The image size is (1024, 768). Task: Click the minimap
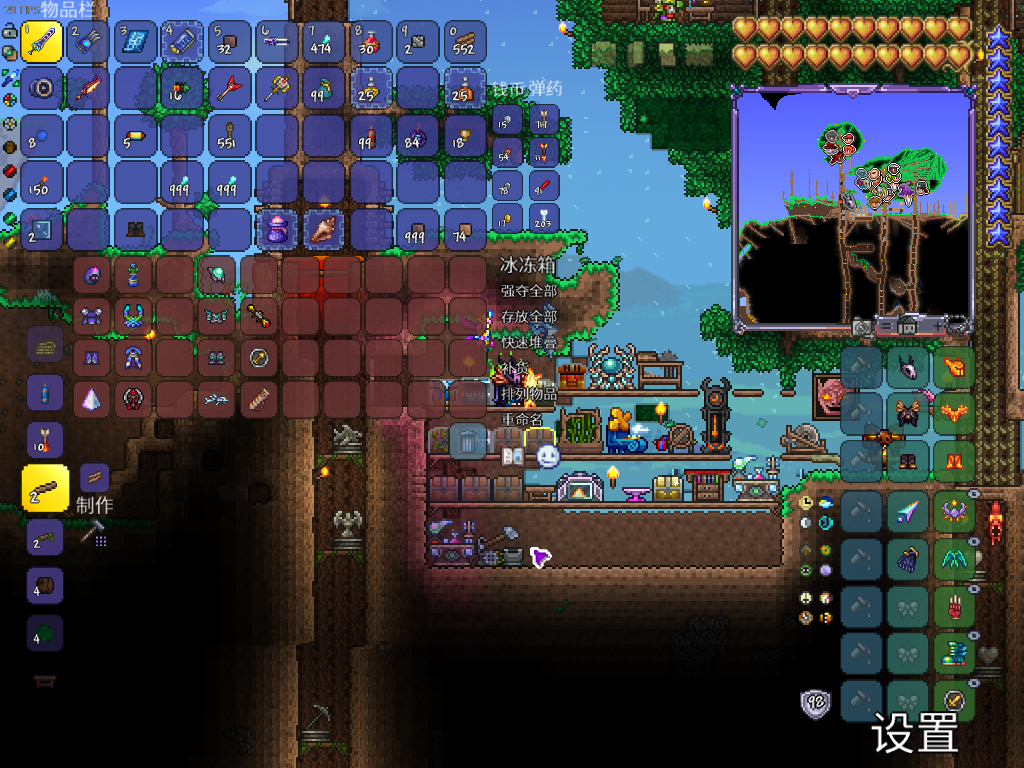point(853,208)
